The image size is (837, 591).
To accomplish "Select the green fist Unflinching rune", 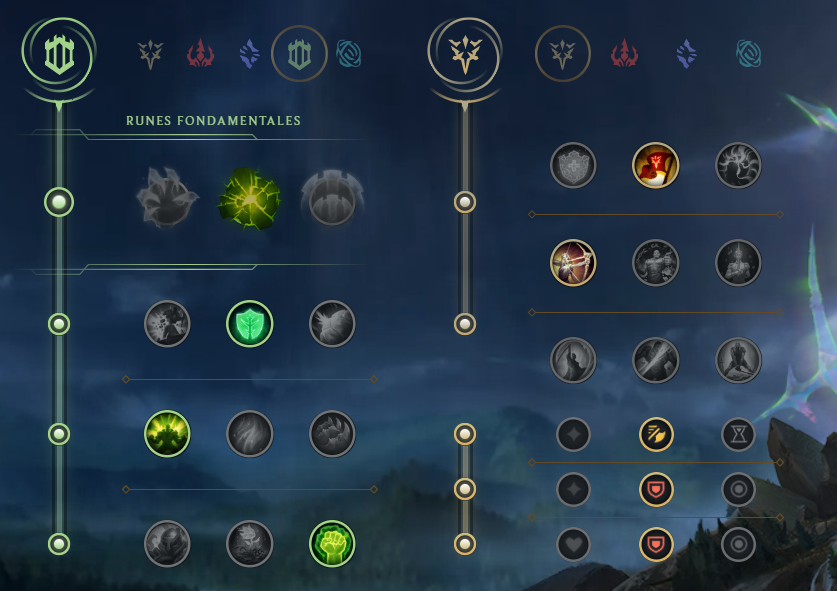I will [x=332, y=543].
